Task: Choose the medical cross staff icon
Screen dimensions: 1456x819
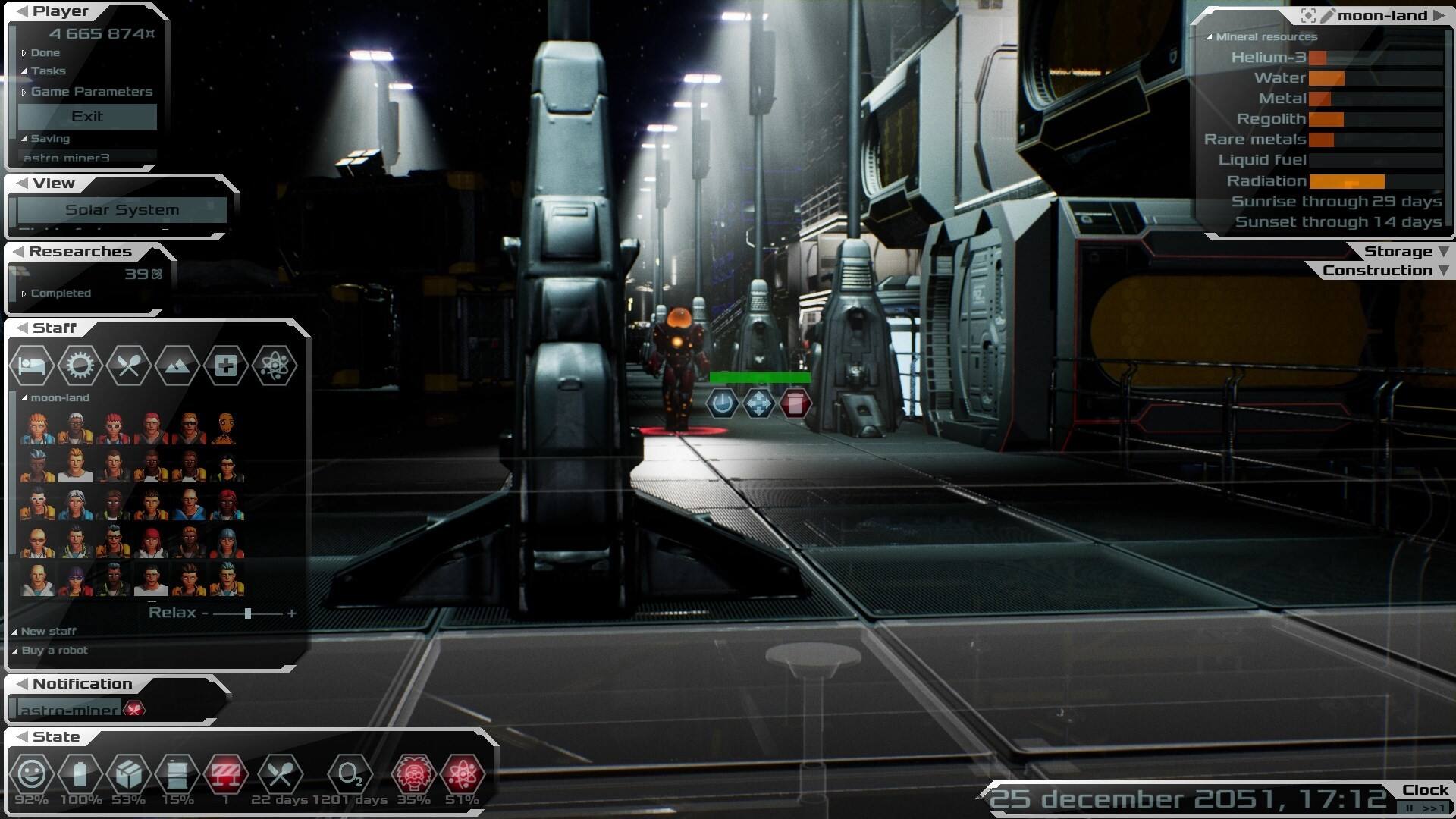Action: click(x=225, y=366)
